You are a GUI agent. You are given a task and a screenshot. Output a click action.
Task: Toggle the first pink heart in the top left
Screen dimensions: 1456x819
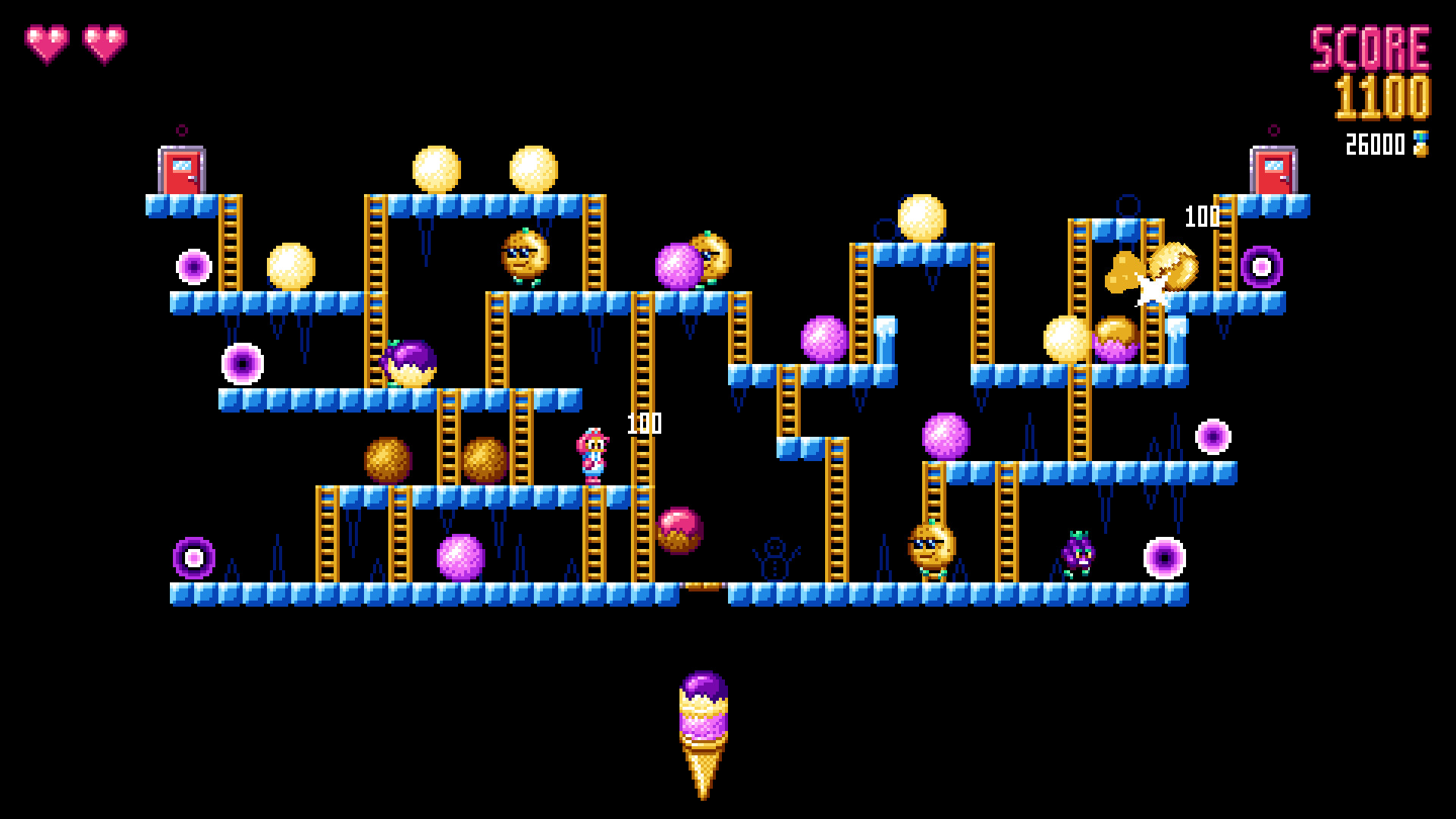pyautogui.click(x=47, y=45)
